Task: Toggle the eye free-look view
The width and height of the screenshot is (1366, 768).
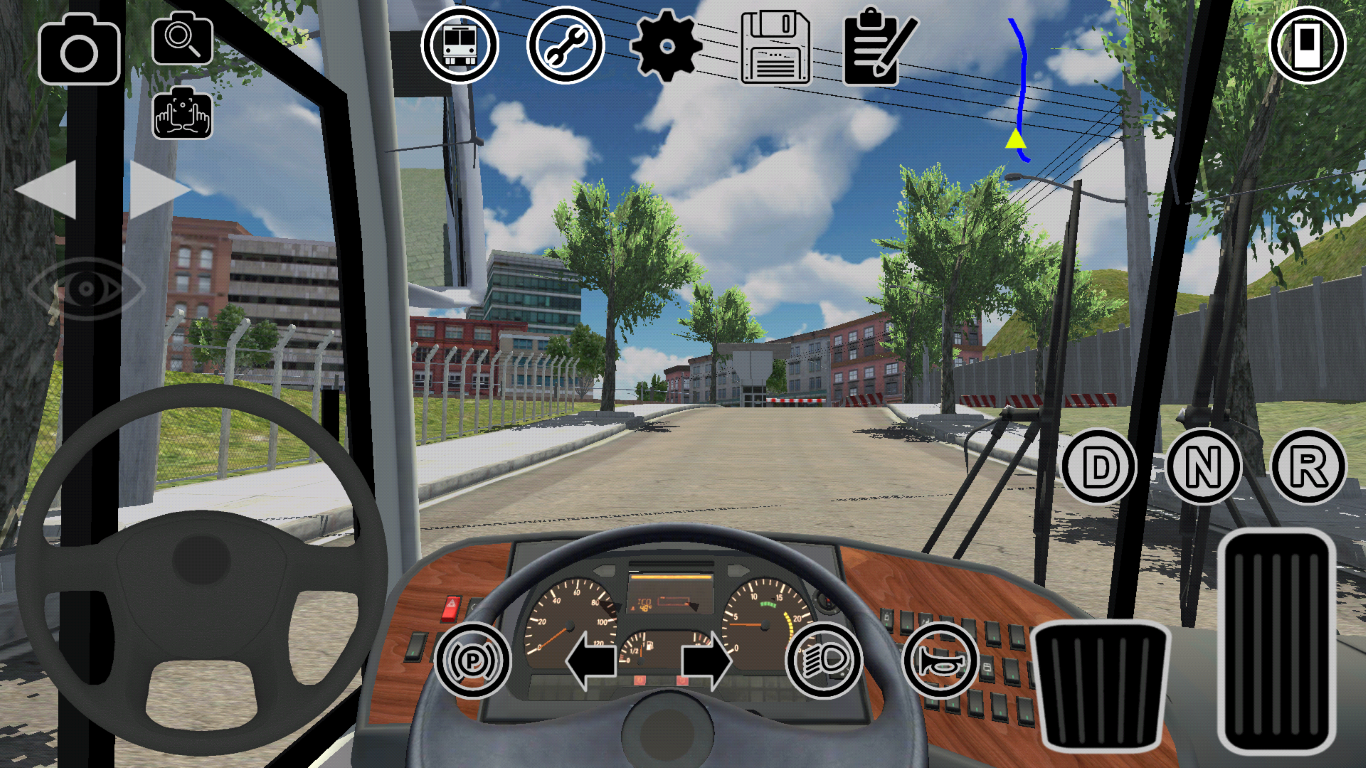Action: 88,290
